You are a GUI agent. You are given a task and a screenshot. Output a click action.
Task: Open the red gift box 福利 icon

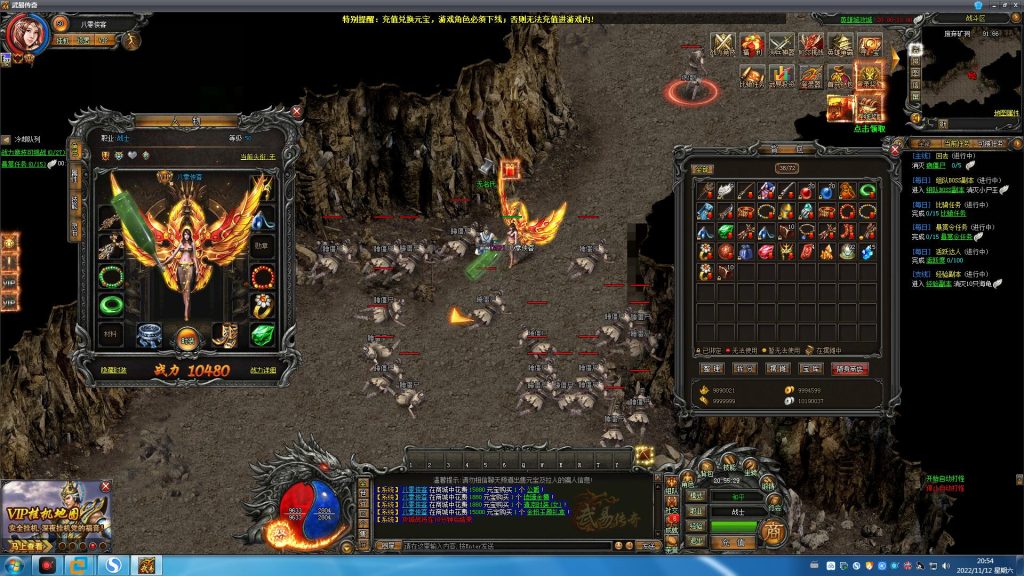[x=752, y=45]
